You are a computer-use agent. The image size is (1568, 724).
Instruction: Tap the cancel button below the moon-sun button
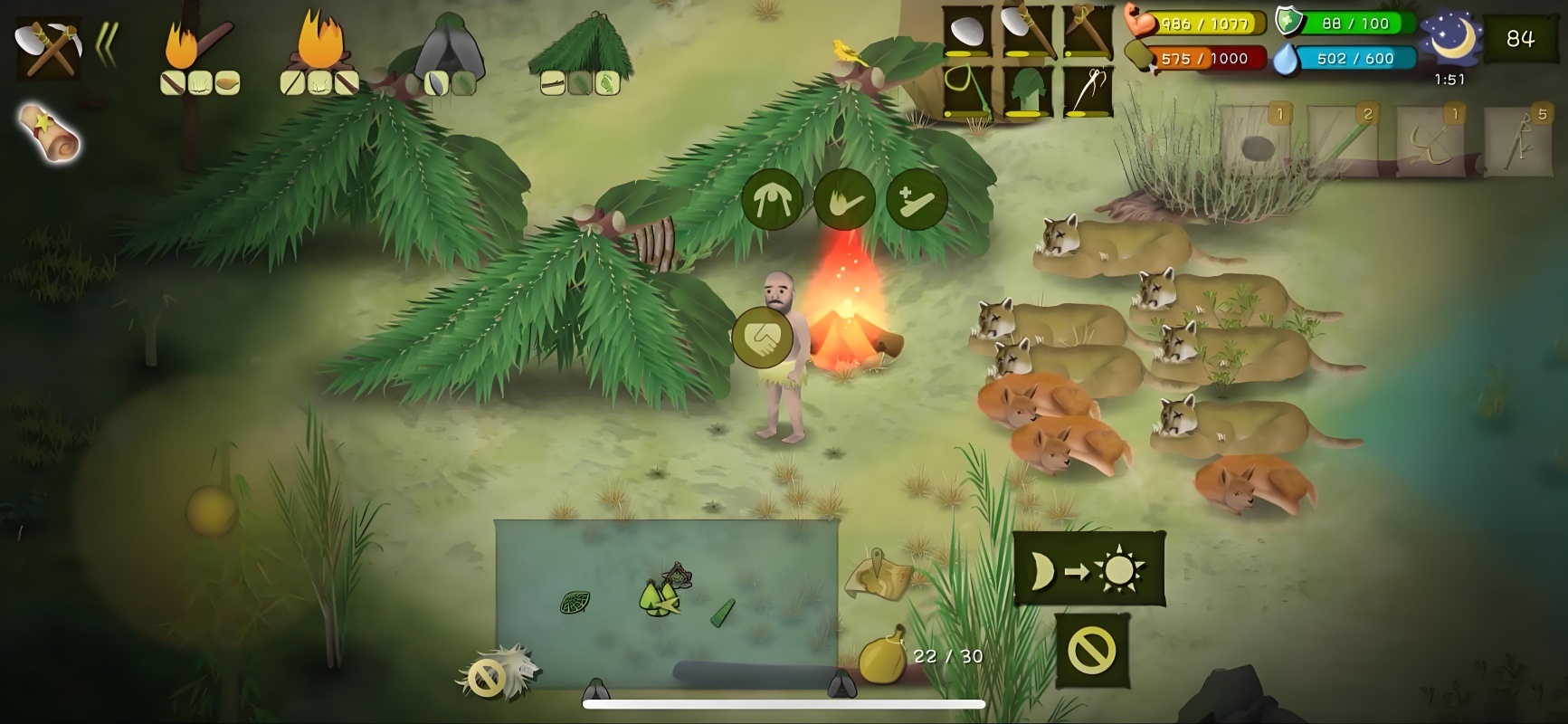(x=1092, y=650)
